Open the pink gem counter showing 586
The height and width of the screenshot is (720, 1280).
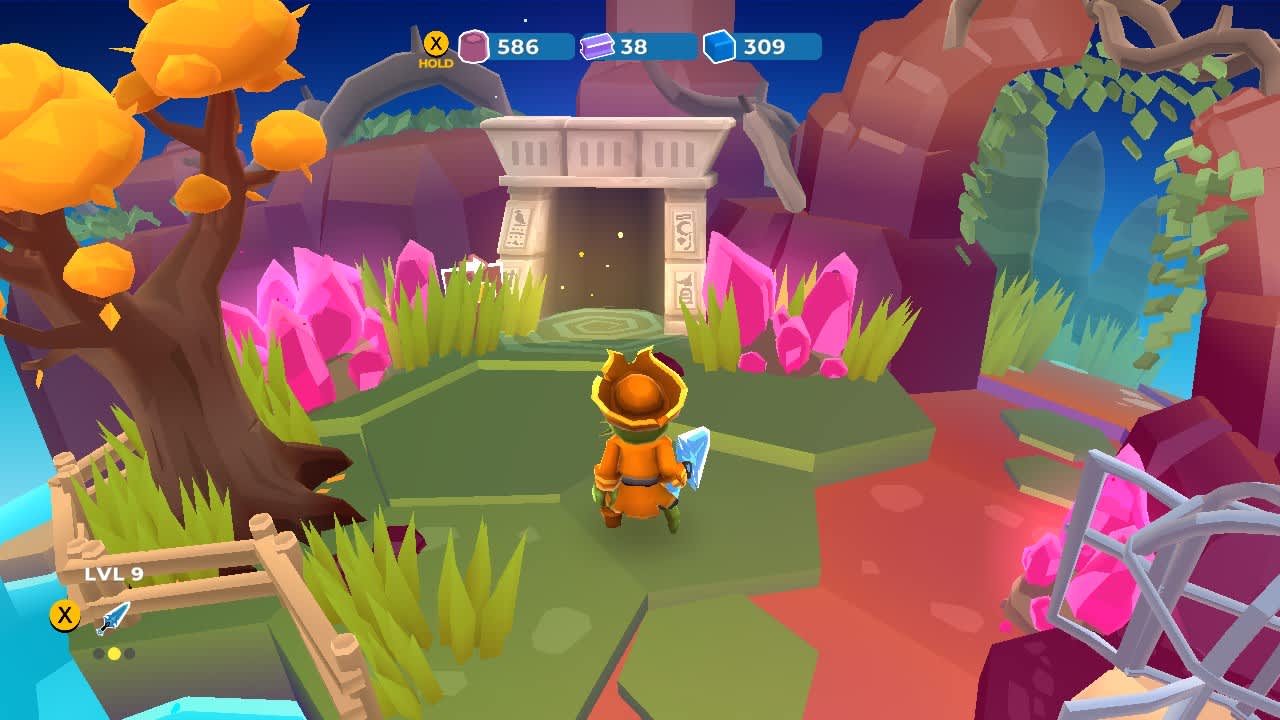(x=517, y=47)
